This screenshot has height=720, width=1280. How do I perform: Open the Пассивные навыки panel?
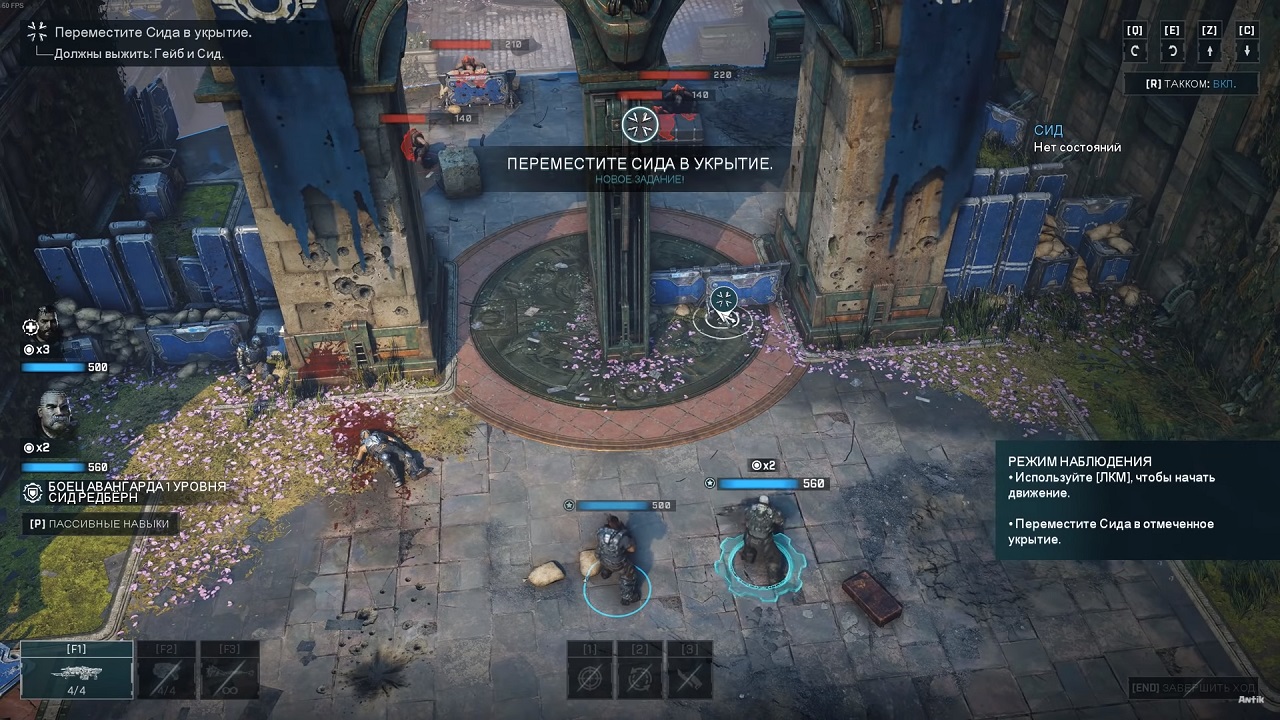100,523
